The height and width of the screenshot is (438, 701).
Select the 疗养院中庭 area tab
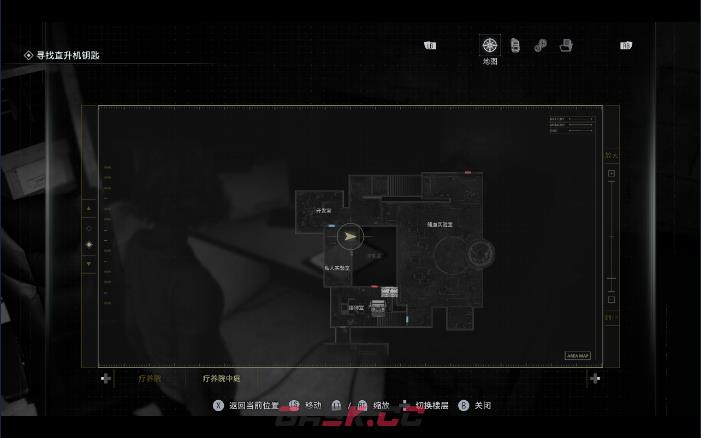[x=221, y=378]
